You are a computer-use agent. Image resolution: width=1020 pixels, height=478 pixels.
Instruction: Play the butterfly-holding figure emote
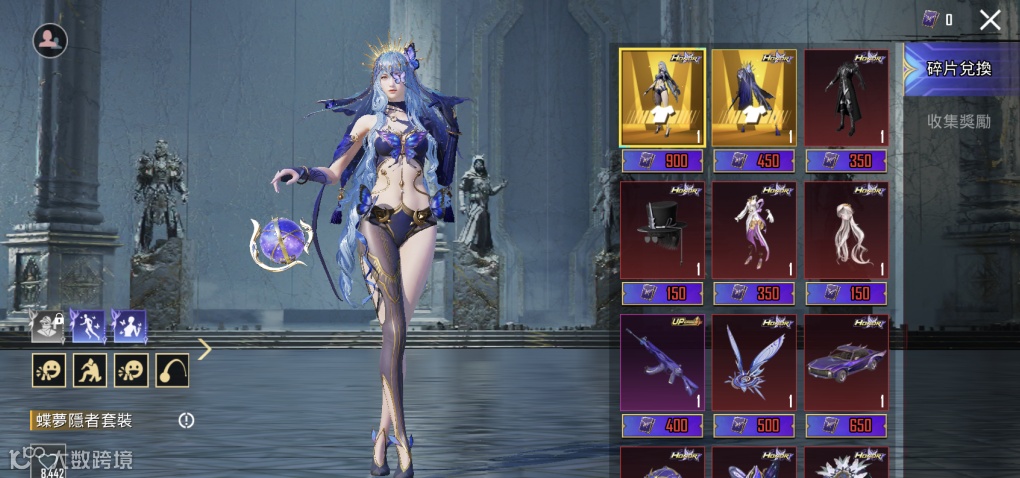tap(130, 326)
